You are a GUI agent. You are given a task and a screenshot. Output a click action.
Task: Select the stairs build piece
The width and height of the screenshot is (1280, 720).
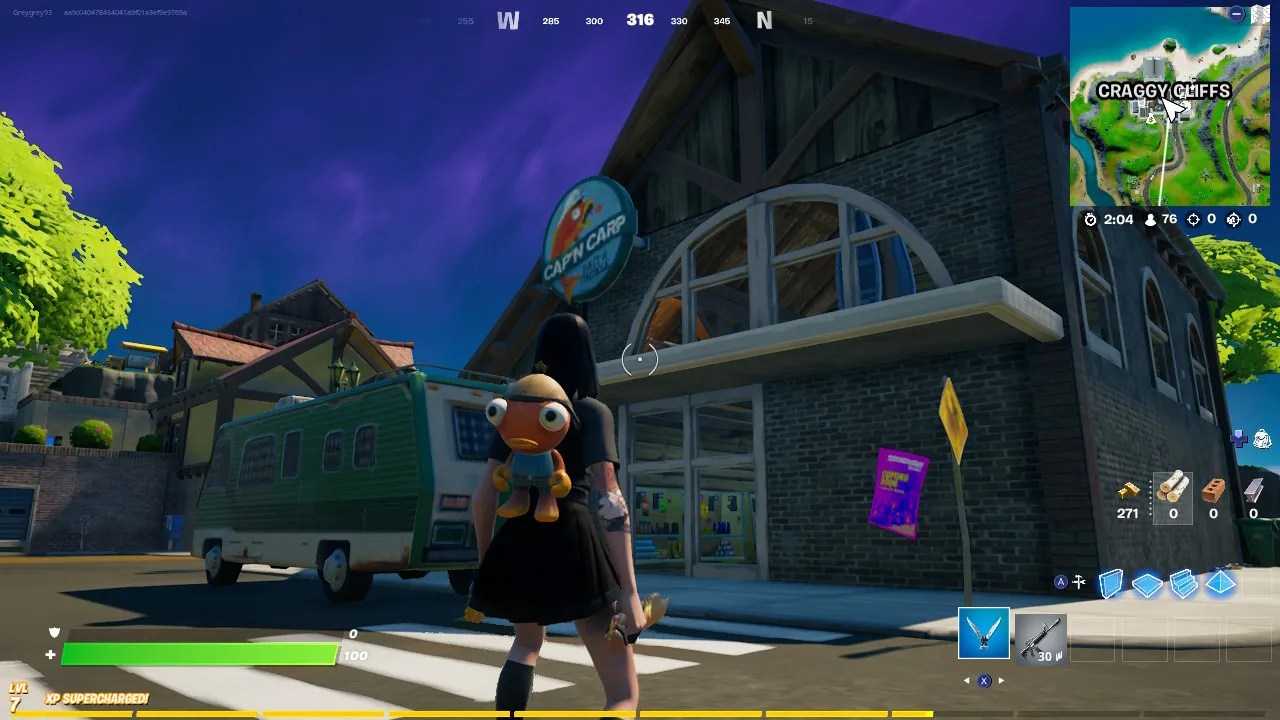pyautogui.click(x=1185, y=584)
